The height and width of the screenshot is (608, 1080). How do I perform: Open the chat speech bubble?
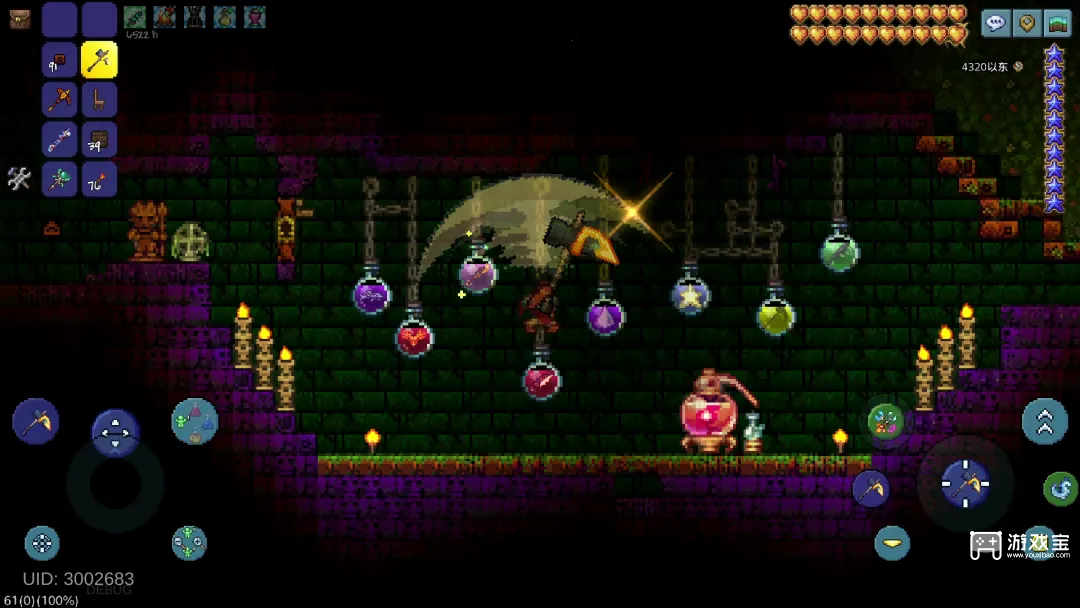pos(995,23)
